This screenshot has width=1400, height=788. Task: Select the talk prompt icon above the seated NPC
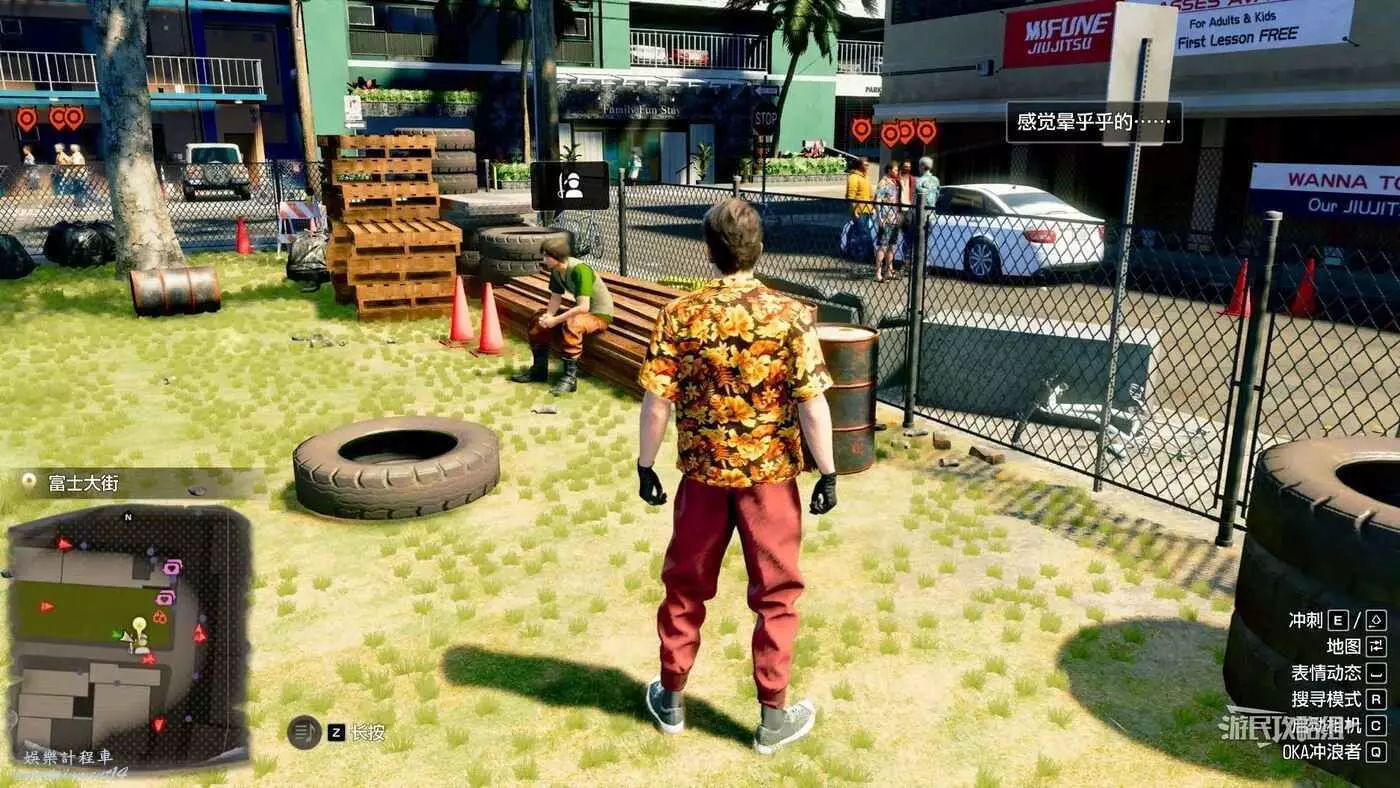(x=570, y=185)
